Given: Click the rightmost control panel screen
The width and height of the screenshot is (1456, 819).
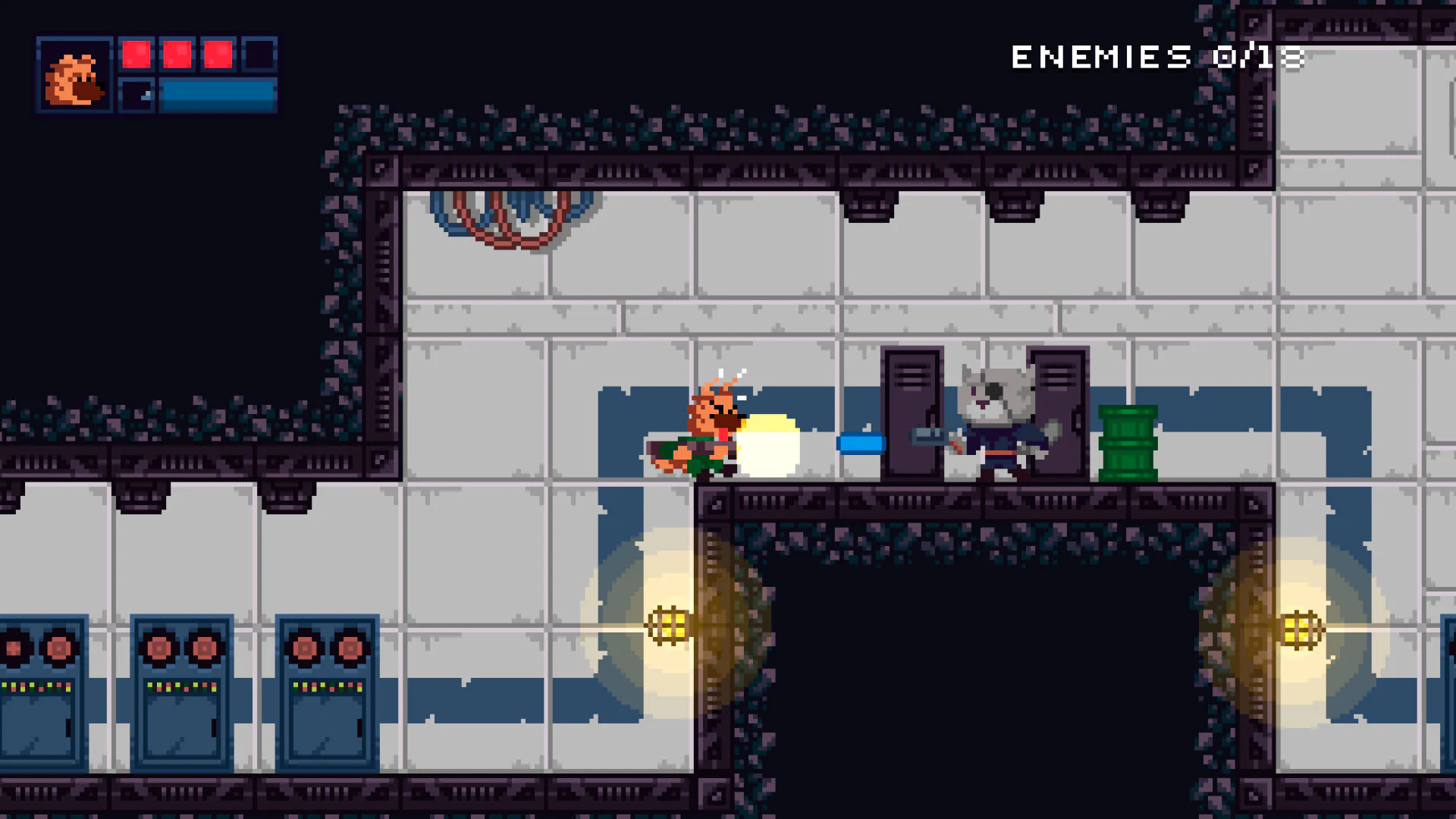Looking at the screenshot, I should 330,728.
